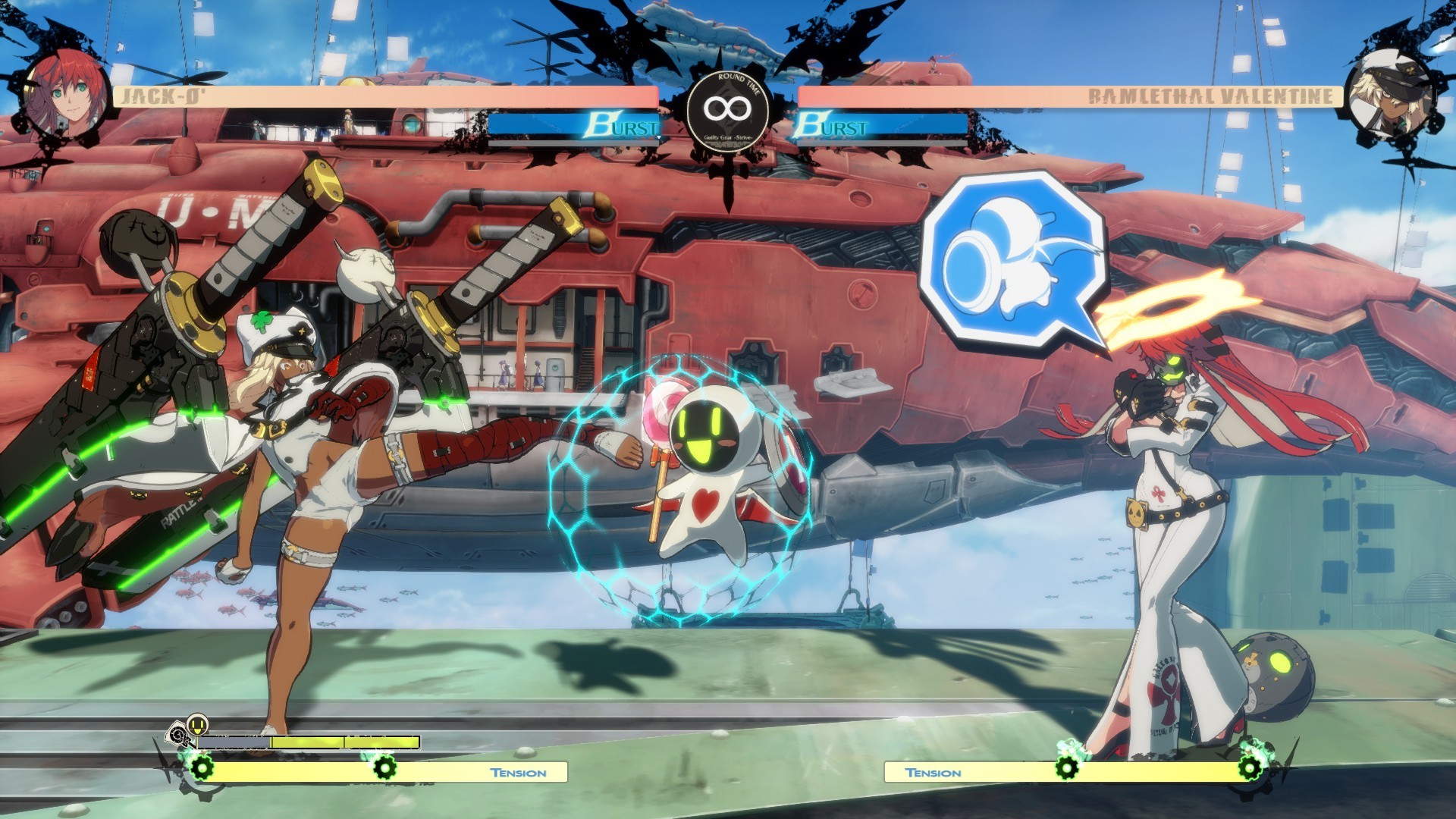
Task: Select the infinity Round Time symbol
Action: [x=728, y=108]
